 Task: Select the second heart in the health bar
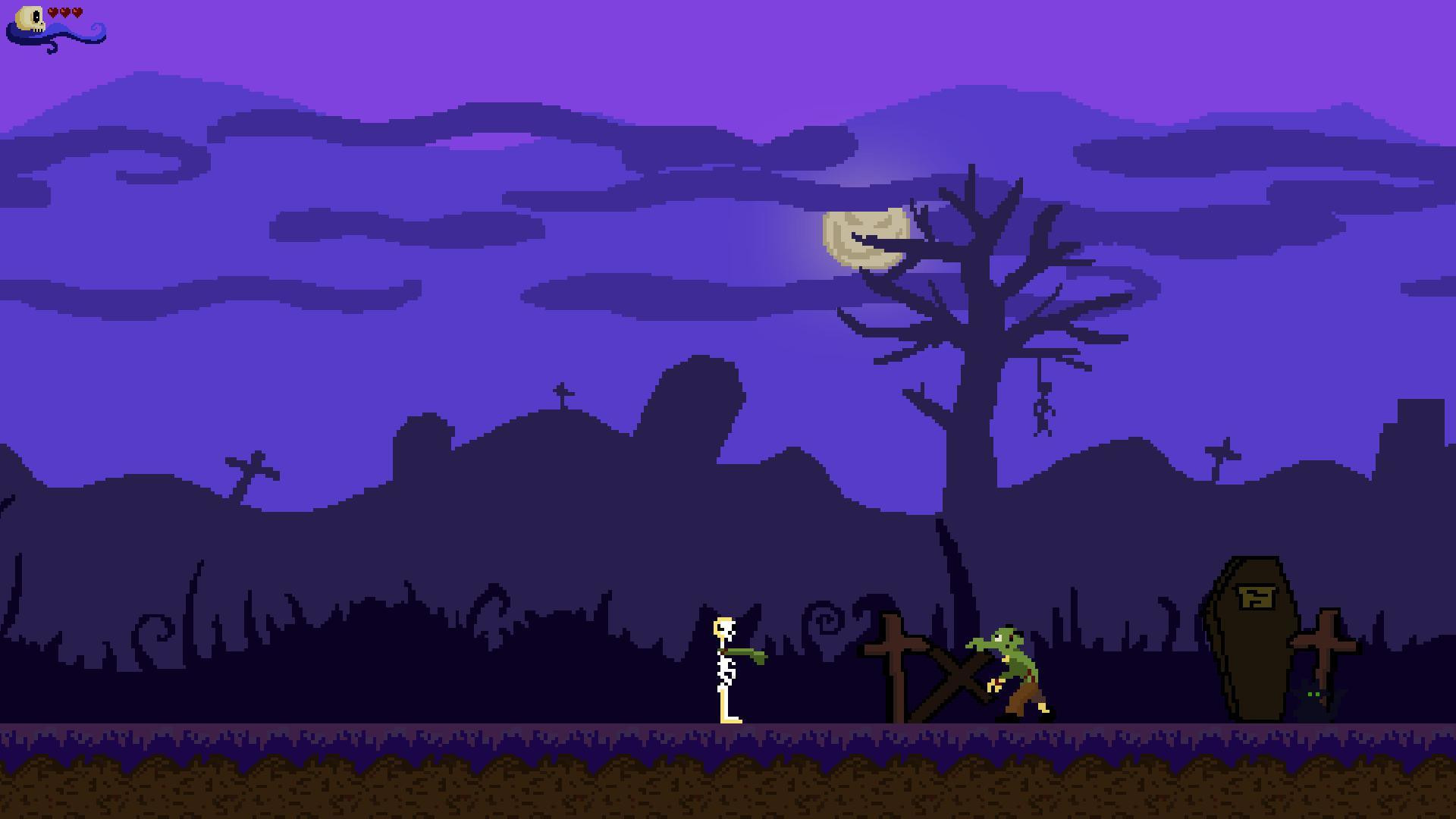tap(64, 11)
